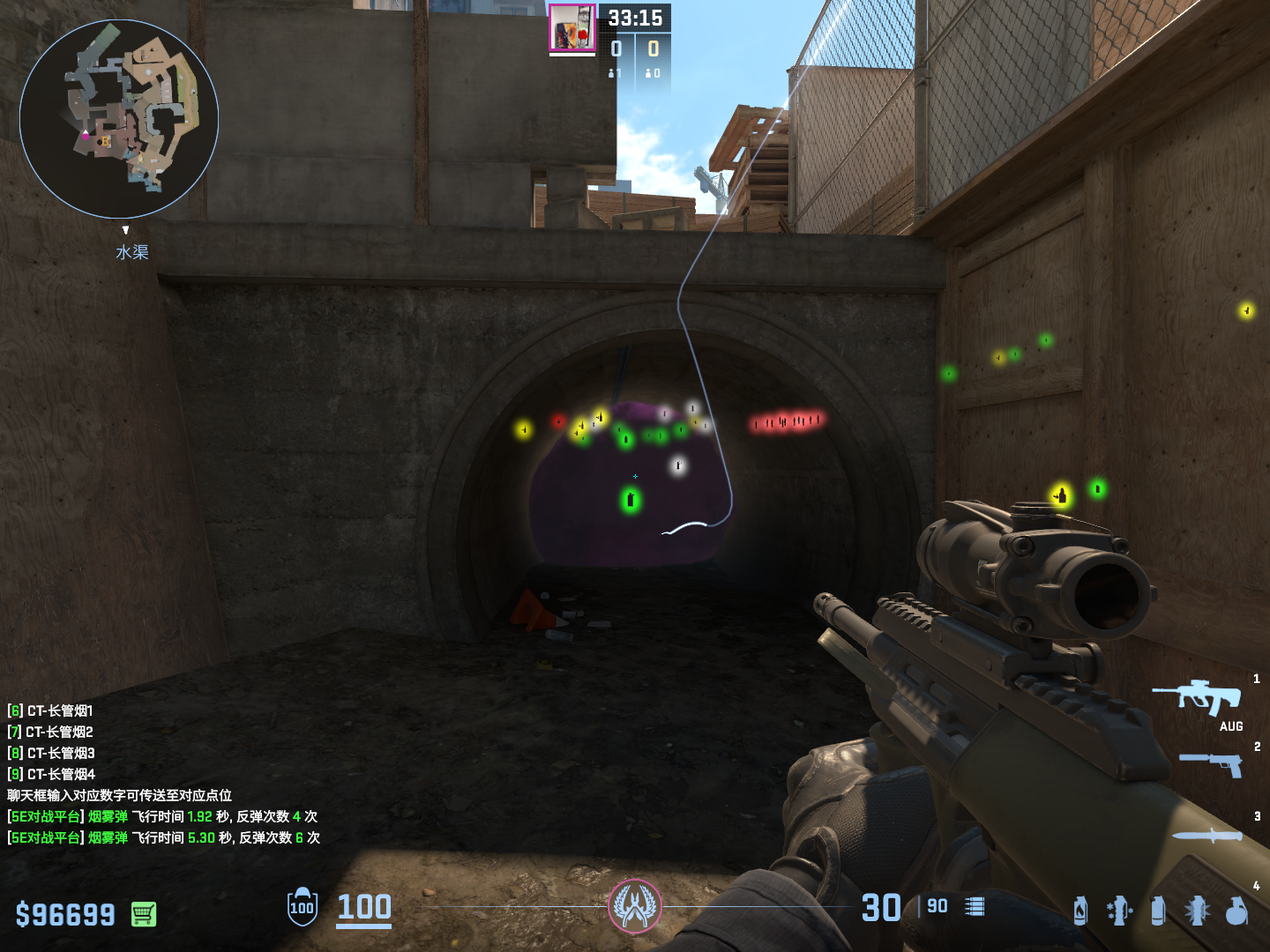Select the player avatar beside the scoreboard
This screenshot has width=1270, height=952.
[571, 28]
